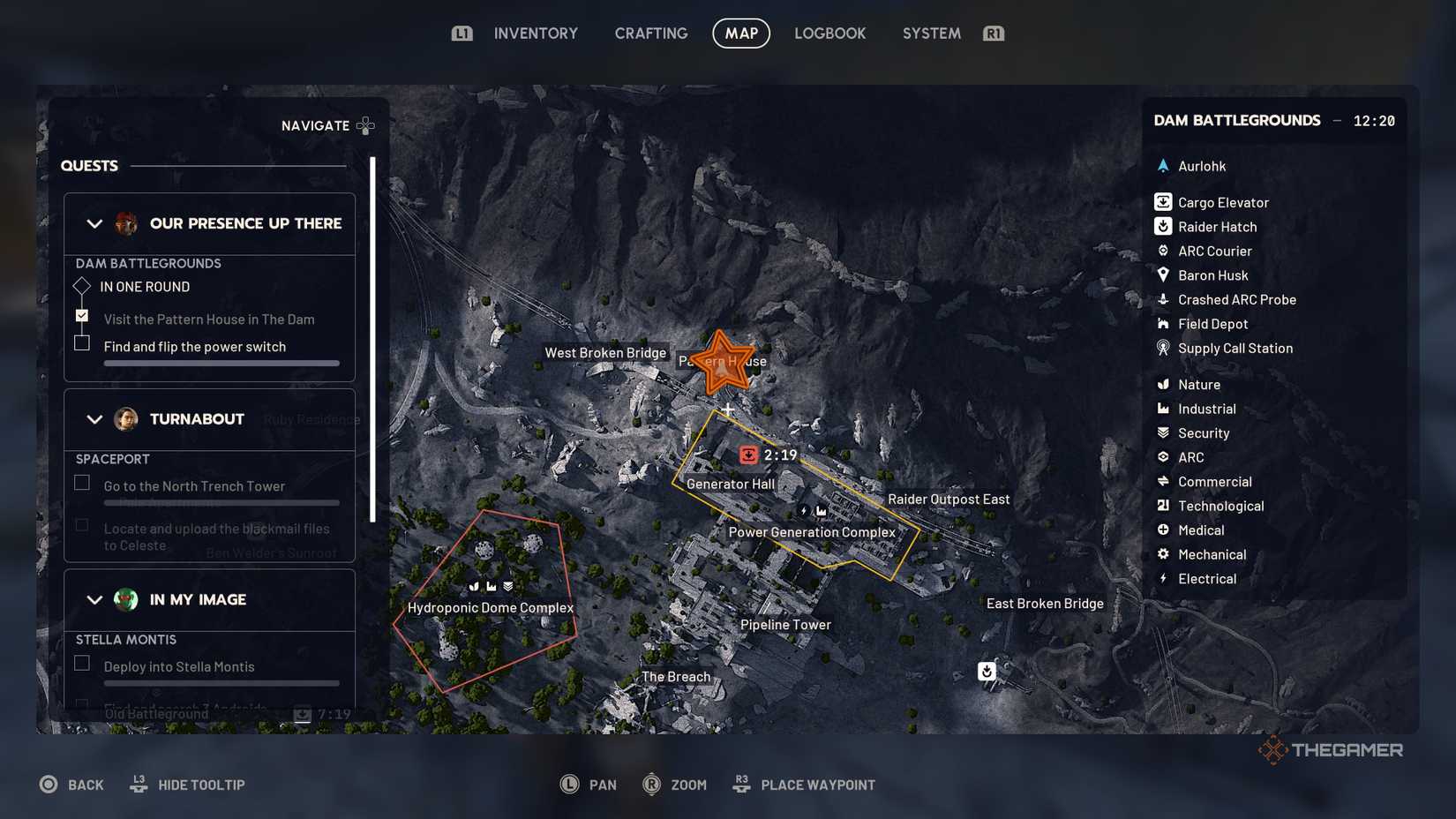Switch to the LOGBOOK tab
The height and width of the screenshot is (819, 1456).
(829, 33)
